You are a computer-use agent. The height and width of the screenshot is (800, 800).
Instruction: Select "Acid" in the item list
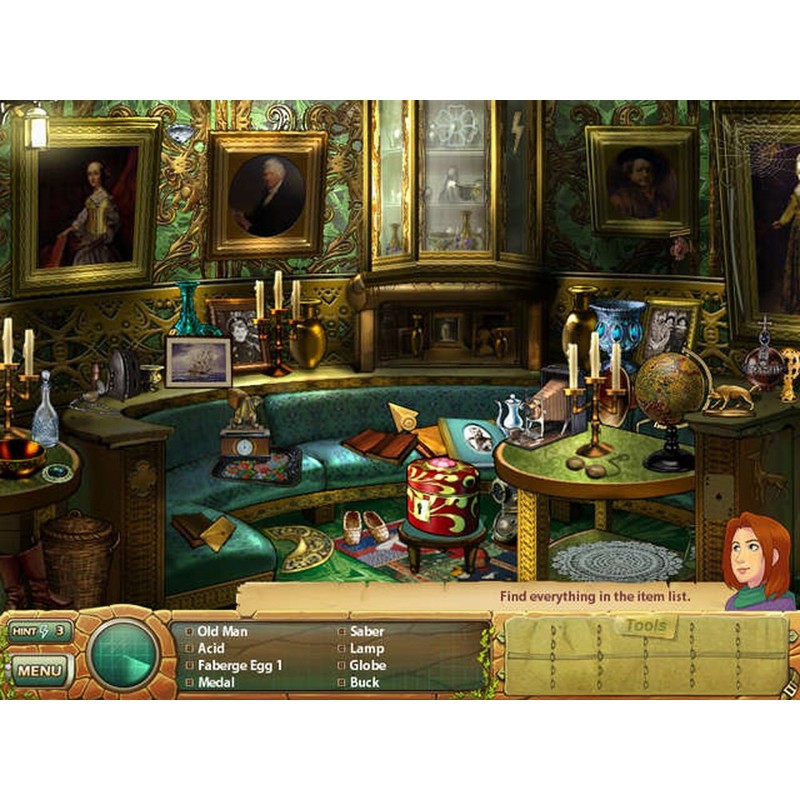pyautogui.click(x=211, y=649)
